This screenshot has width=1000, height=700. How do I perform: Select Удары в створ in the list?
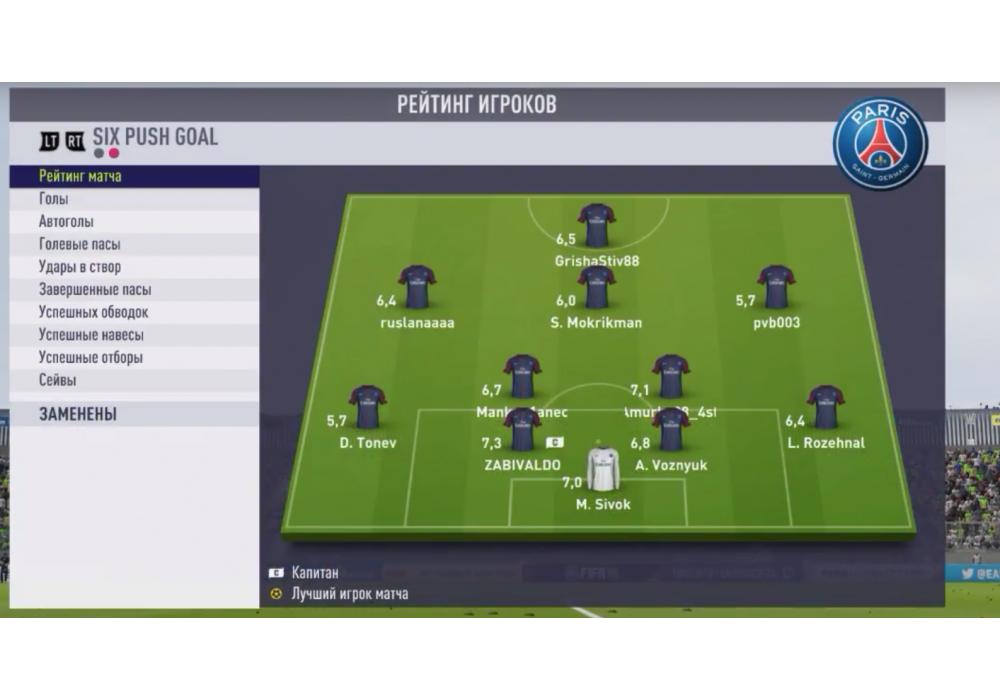point(80,267)
